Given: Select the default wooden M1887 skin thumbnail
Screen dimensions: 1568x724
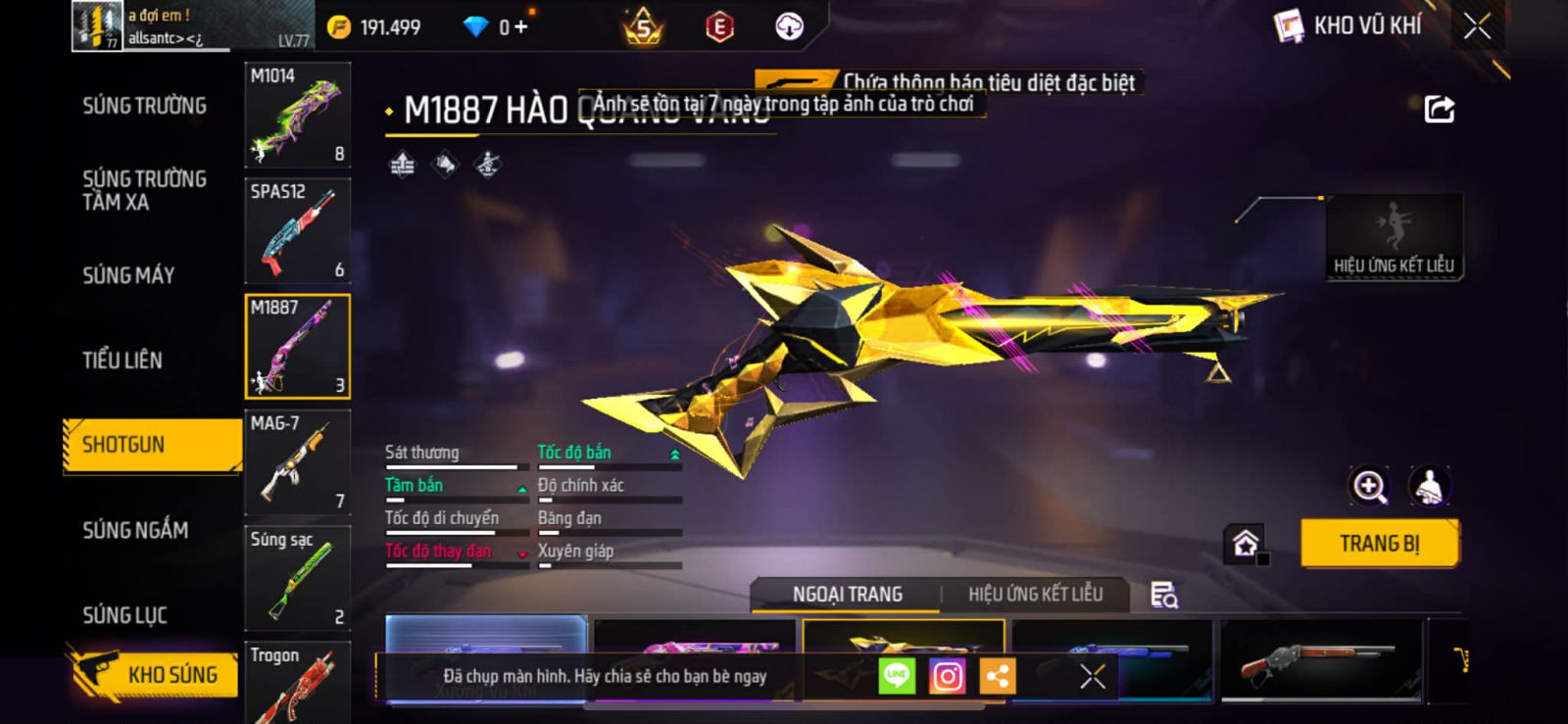Looking at the screenshot, I should point(1319,660).
